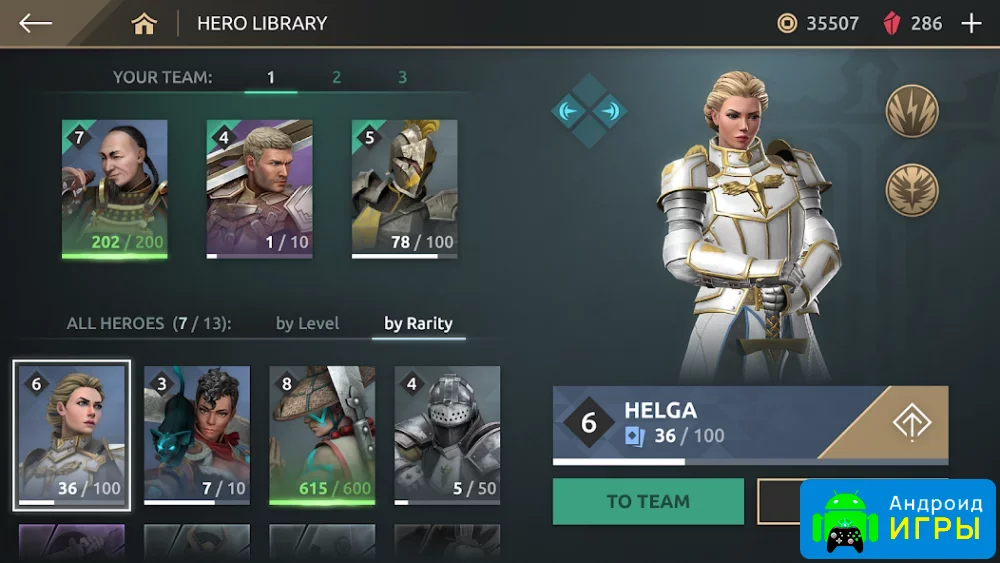Open the lightning bolt ability icon
The height and width of the screenshot is (563, 1000).
coord(911,110)
